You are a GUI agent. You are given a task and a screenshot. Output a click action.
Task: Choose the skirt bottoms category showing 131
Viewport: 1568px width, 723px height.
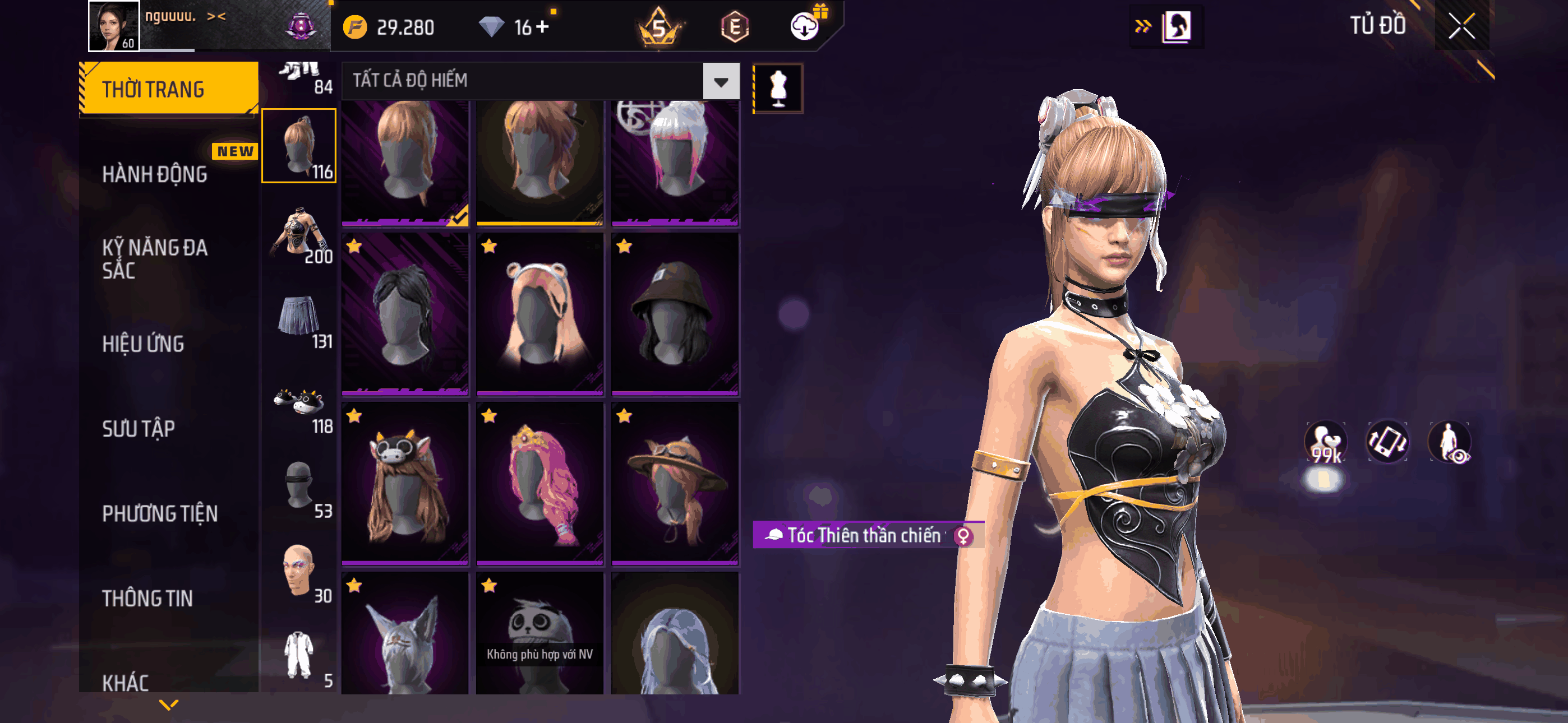[x=299, y=318]
